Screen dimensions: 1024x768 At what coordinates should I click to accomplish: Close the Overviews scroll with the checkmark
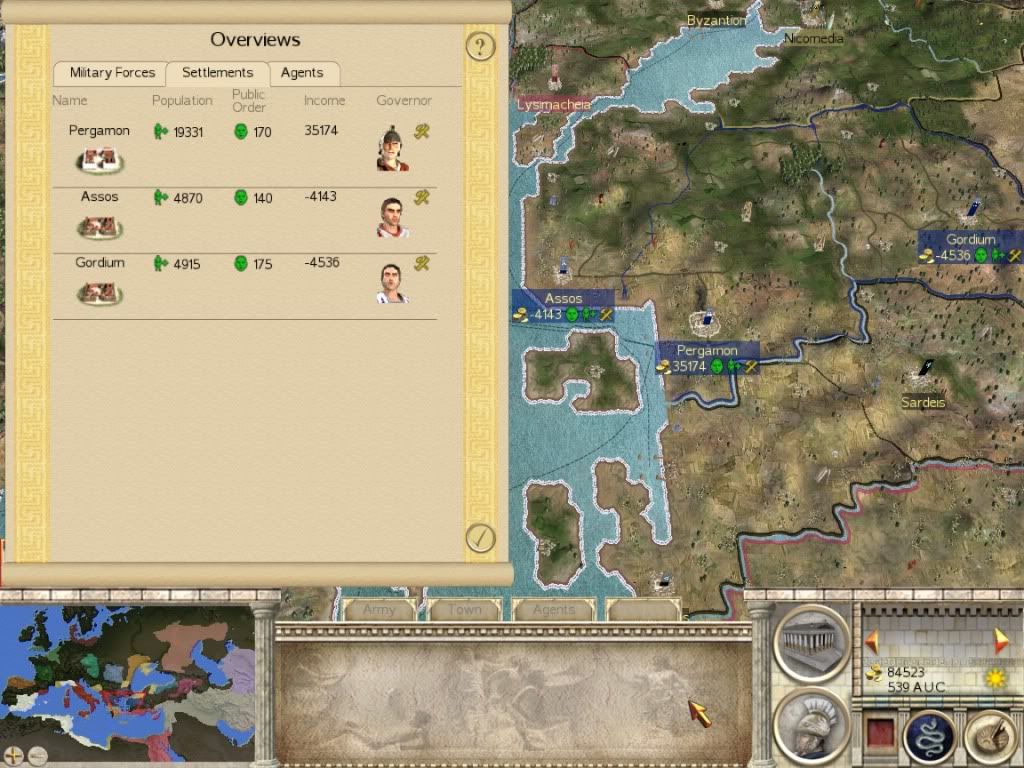[481, 538]
